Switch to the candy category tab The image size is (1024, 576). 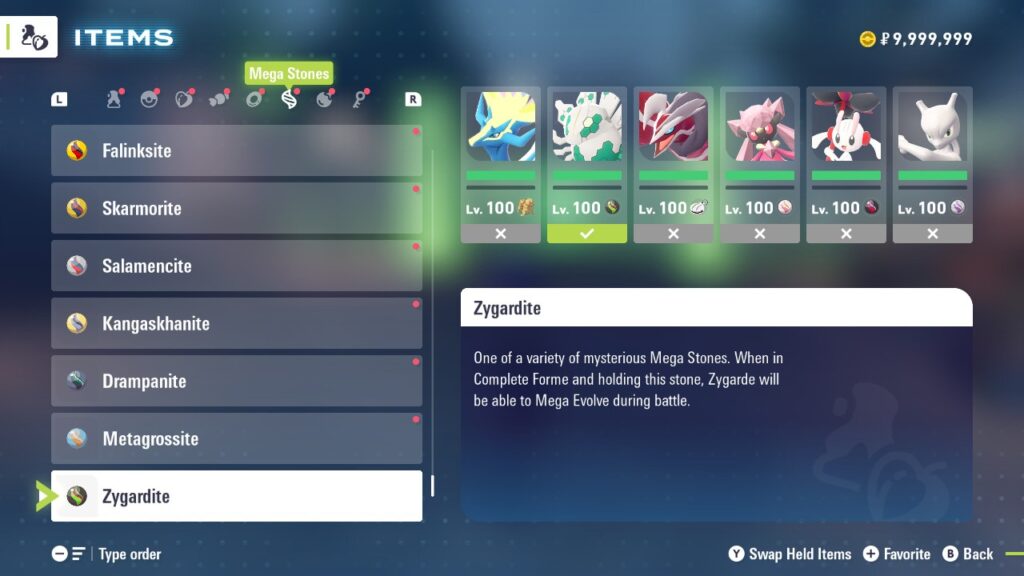[x=219, y=99]
